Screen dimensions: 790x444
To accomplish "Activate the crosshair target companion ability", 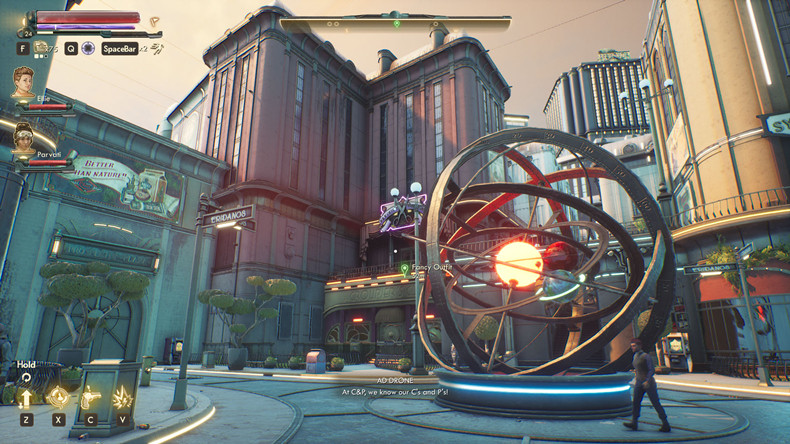I will coord(57,399).
